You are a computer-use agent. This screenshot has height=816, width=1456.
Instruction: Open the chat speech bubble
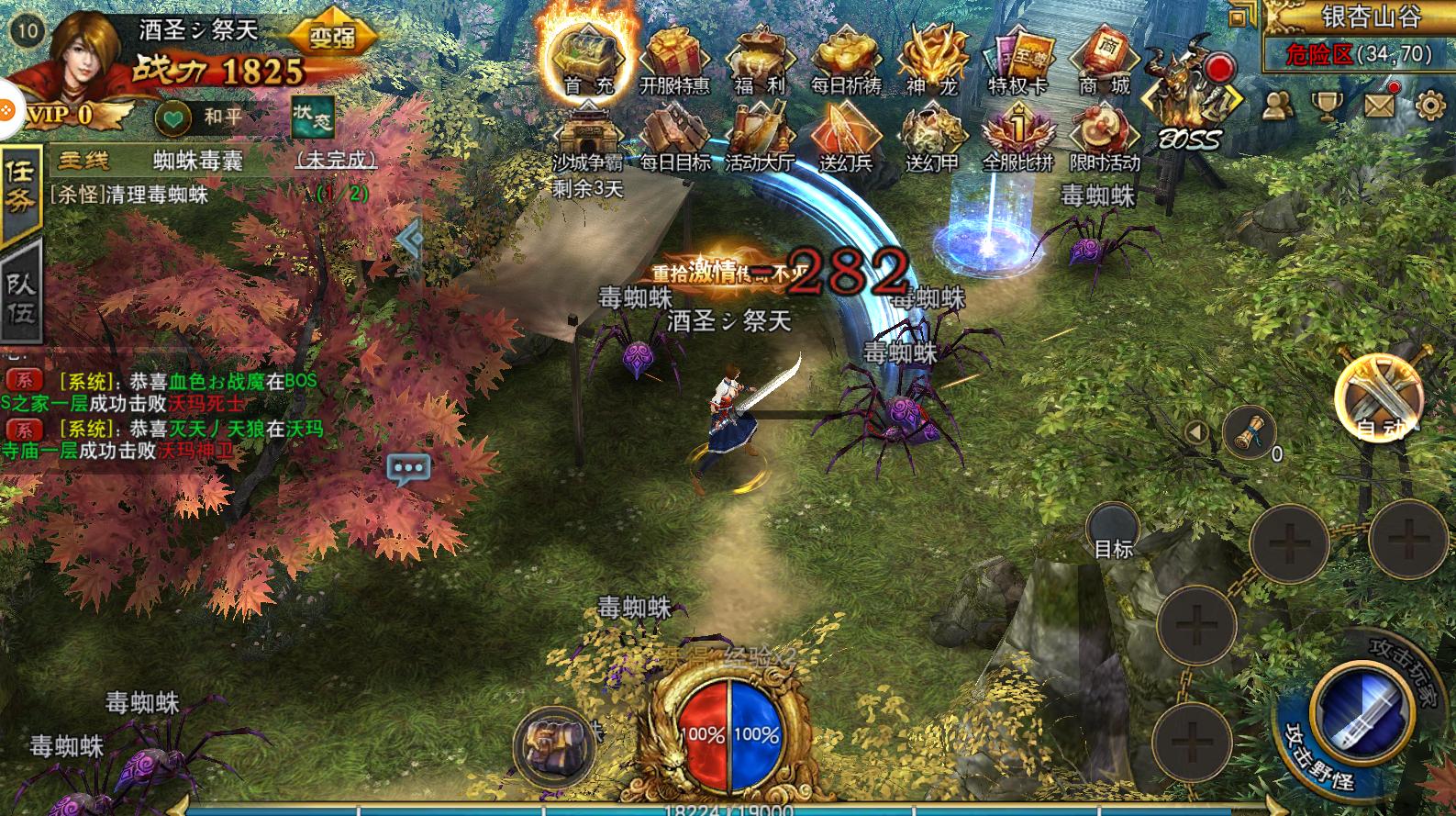tap(408, 468)
